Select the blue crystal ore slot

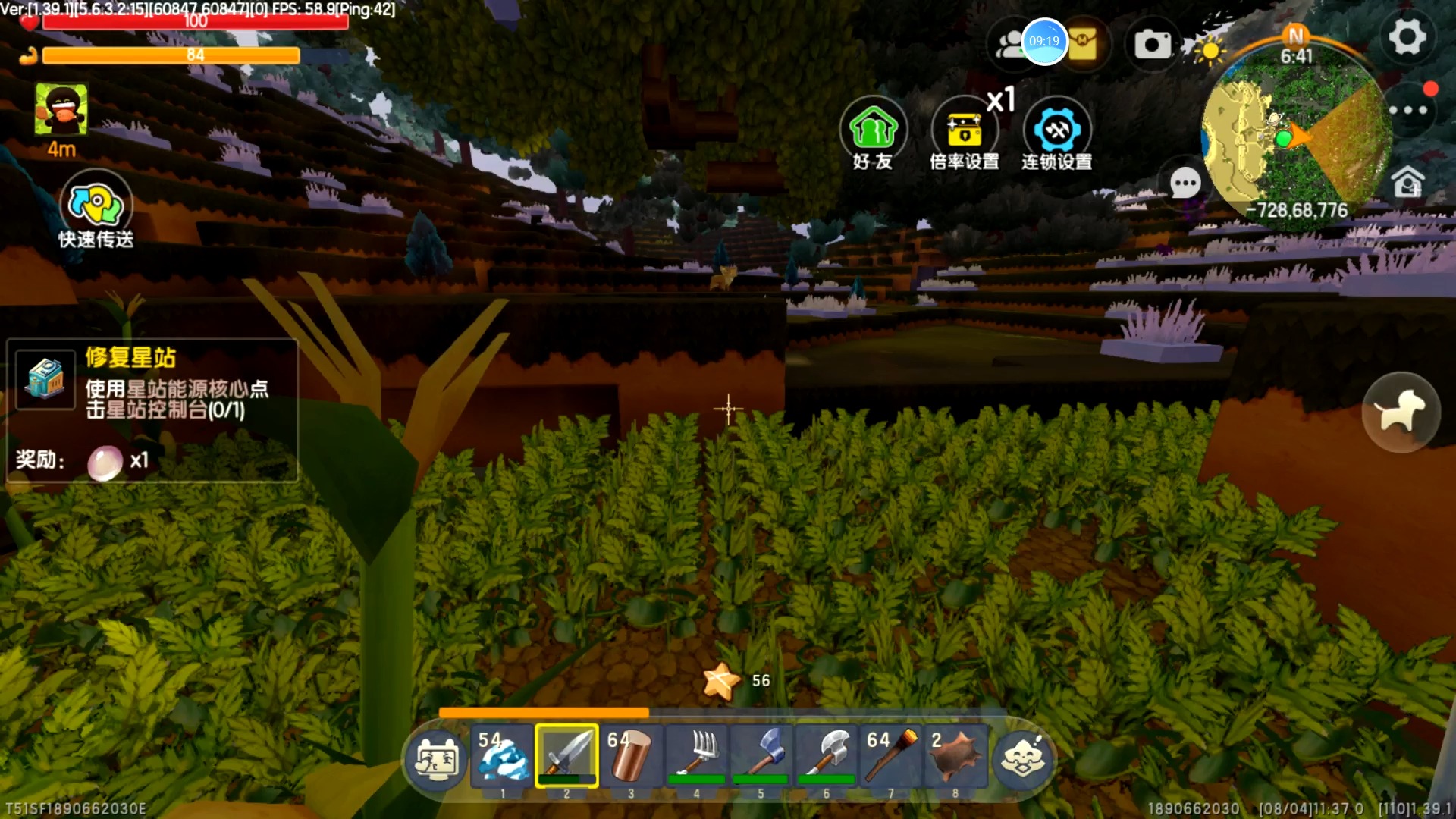(x=502, y=756)
